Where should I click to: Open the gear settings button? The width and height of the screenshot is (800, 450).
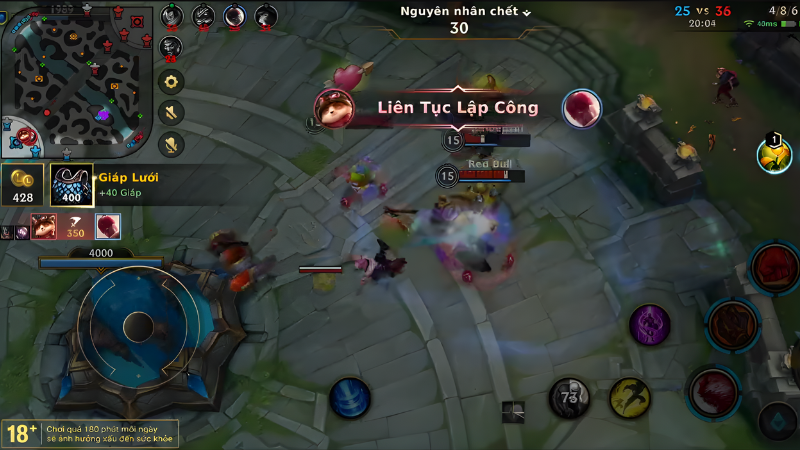172,82
